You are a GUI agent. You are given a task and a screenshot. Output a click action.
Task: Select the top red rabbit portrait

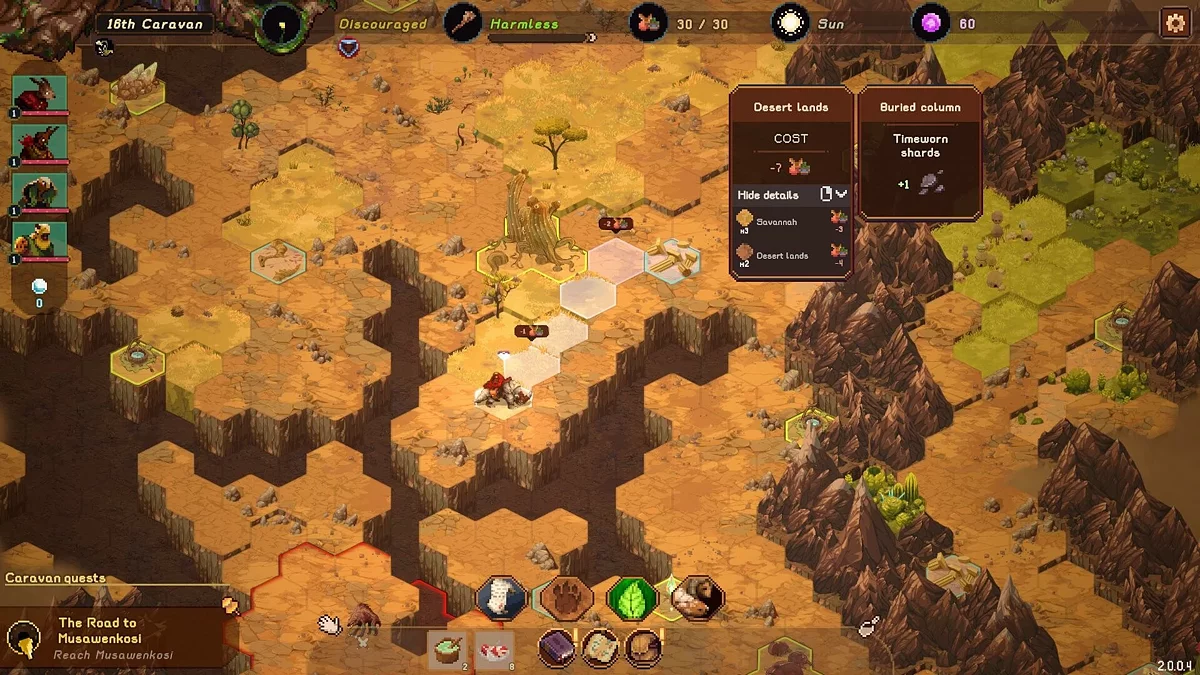pyautogui.click(x=40, y=95)
